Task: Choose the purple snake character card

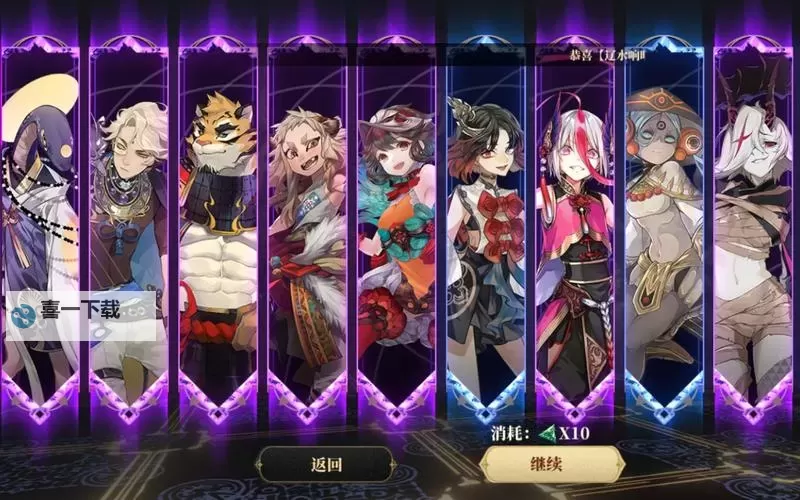Action: point(40,200)
